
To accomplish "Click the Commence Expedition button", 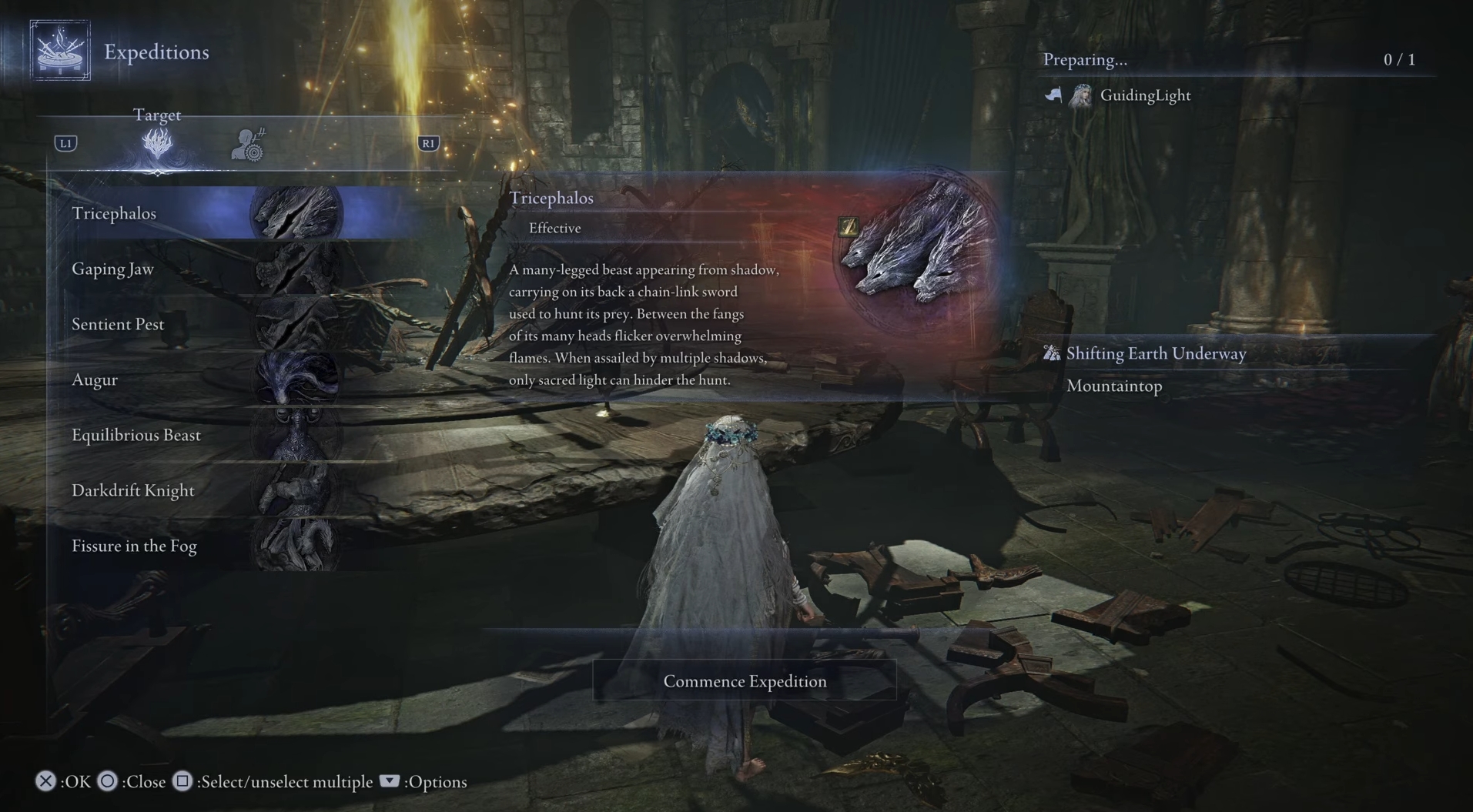I will (745, 681).
